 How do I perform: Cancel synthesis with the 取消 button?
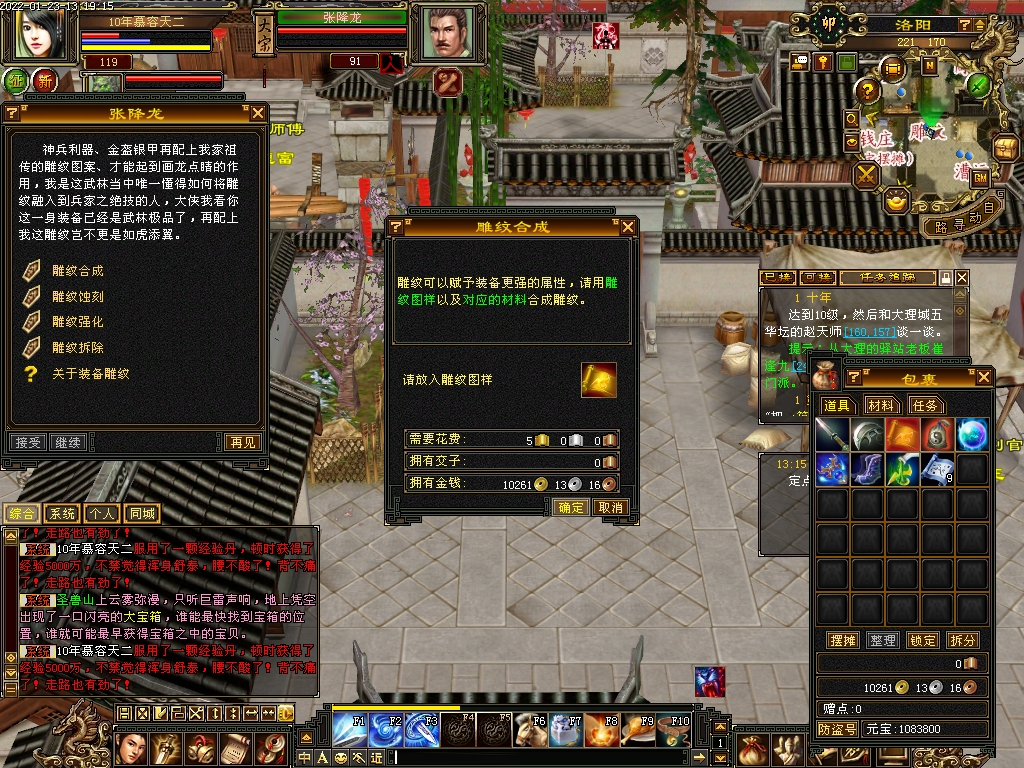click(x=609, y=507)
